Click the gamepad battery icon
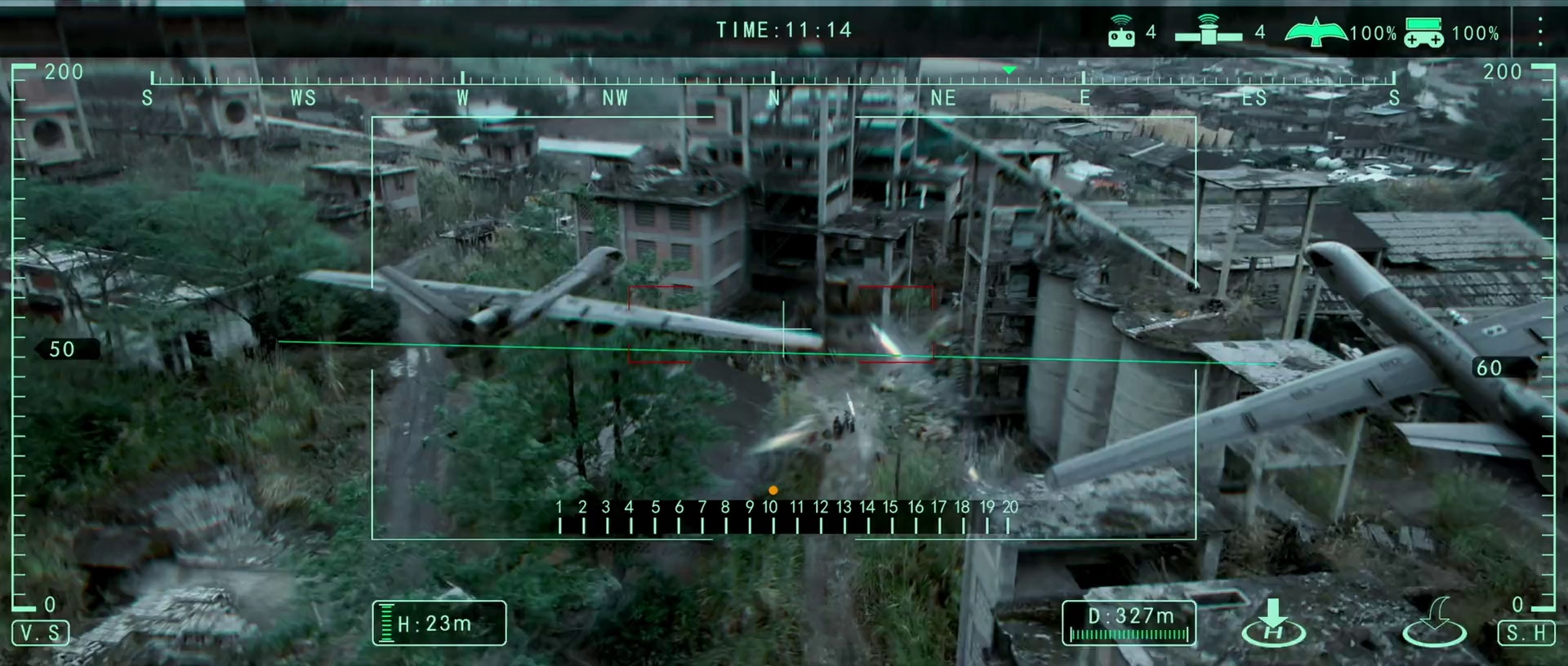Viewport: 1568px width, 666px height. tap(1423, 33)
